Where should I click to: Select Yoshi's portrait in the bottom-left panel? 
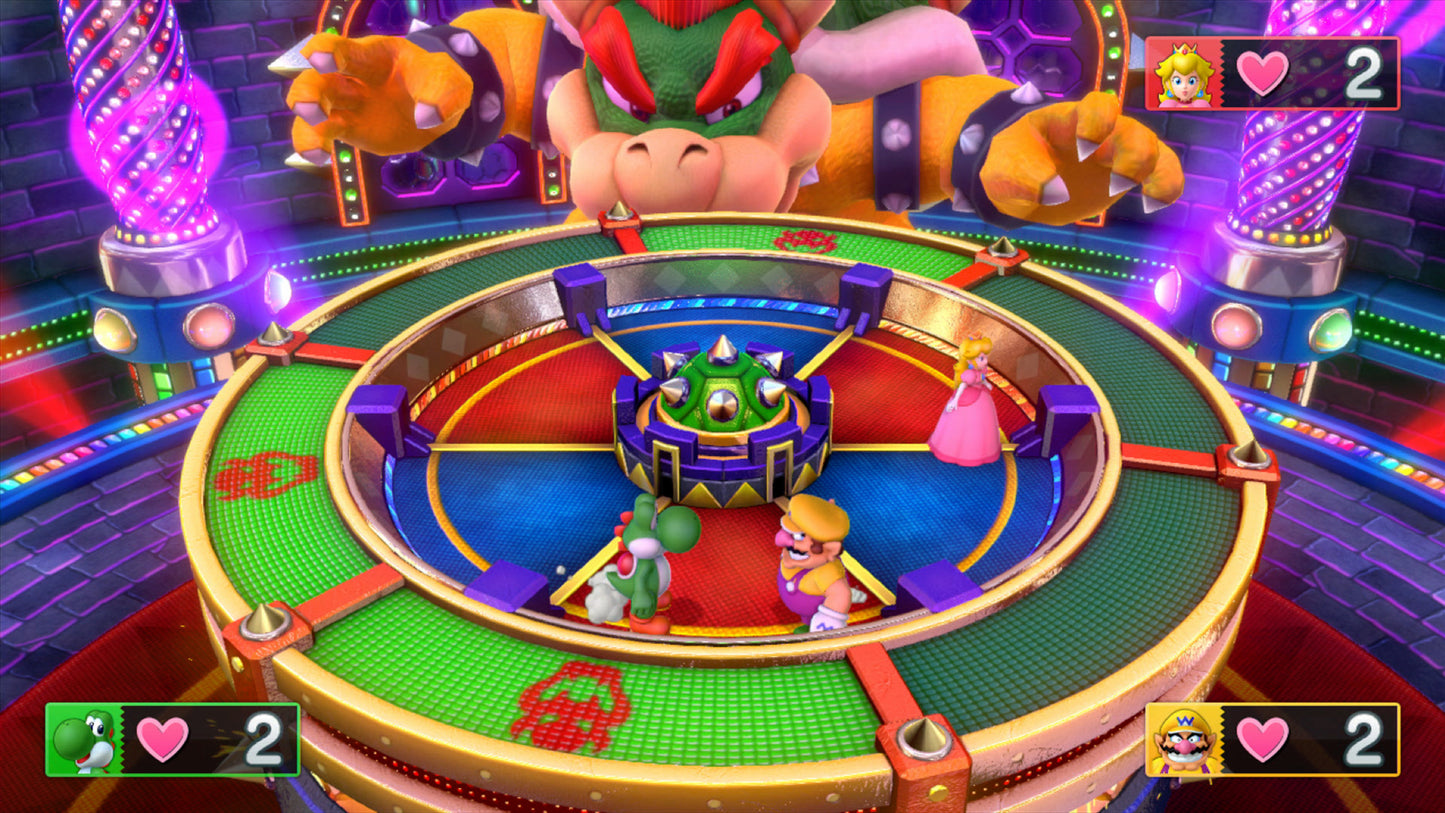(x=83, y=741)
